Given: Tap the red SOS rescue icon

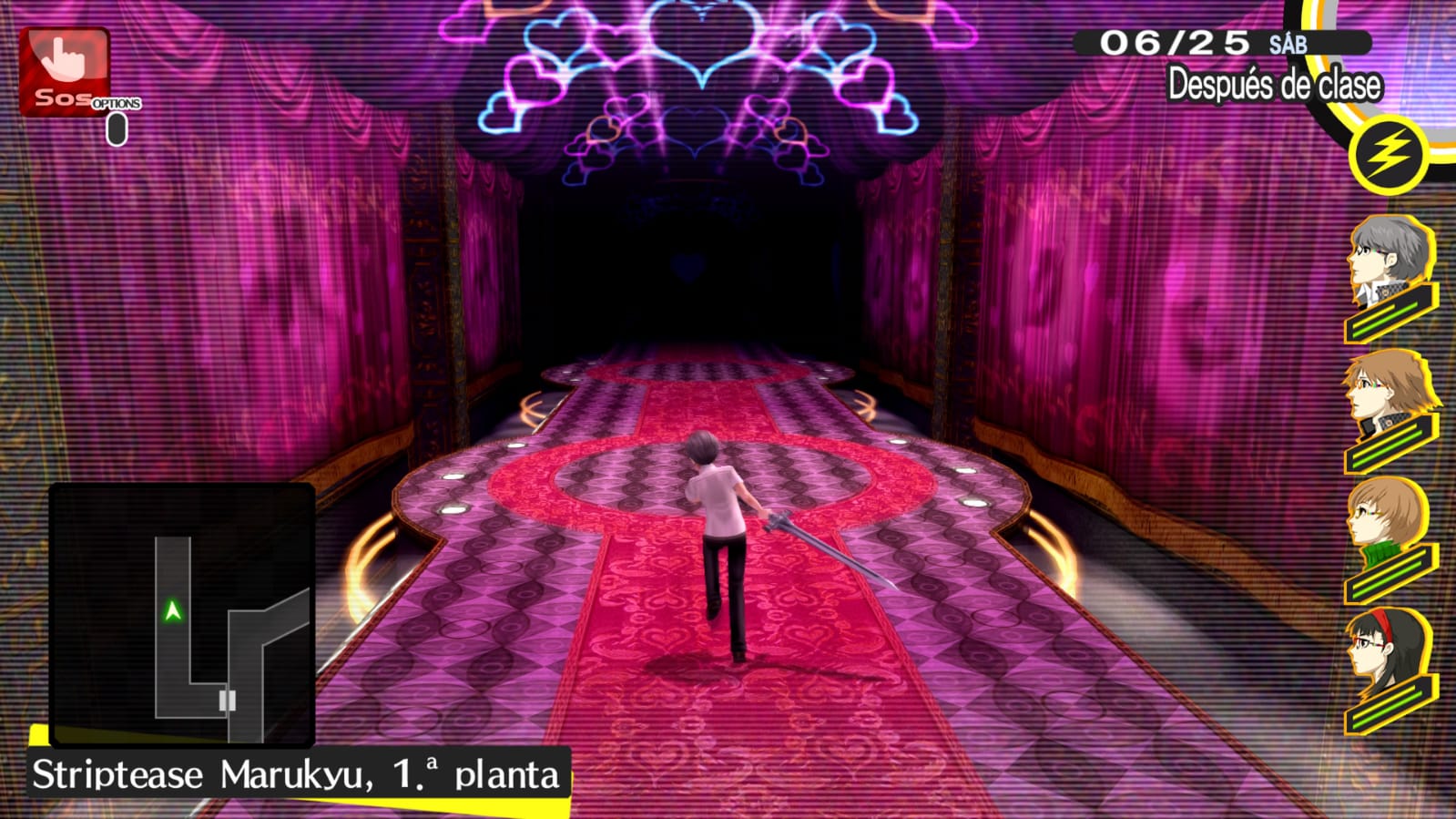Looking at the screenshot, I should pos(65,71).
